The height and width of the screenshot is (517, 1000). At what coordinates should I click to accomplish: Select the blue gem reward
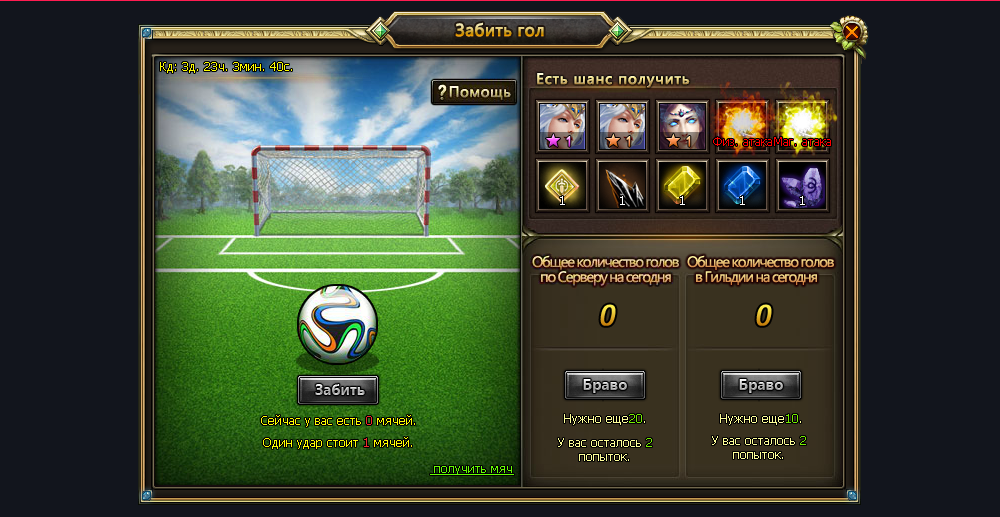[x=742, y=185]
